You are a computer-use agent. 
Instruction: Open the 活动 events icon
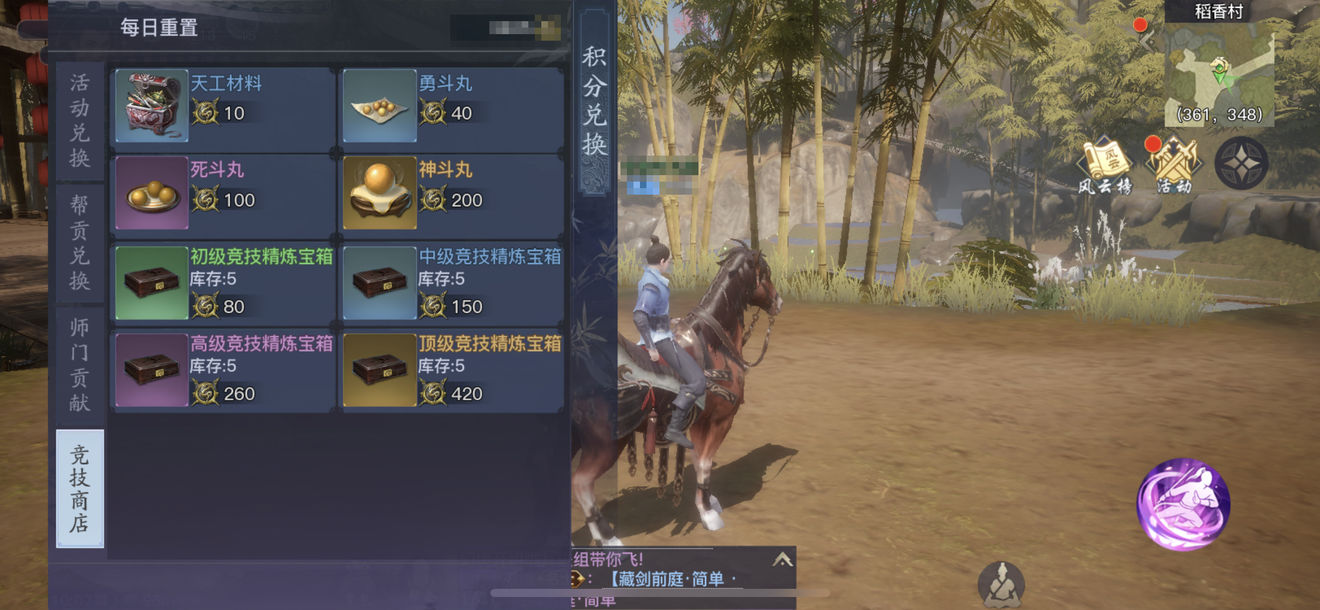pyautogui.click(x=1174, y=165)
